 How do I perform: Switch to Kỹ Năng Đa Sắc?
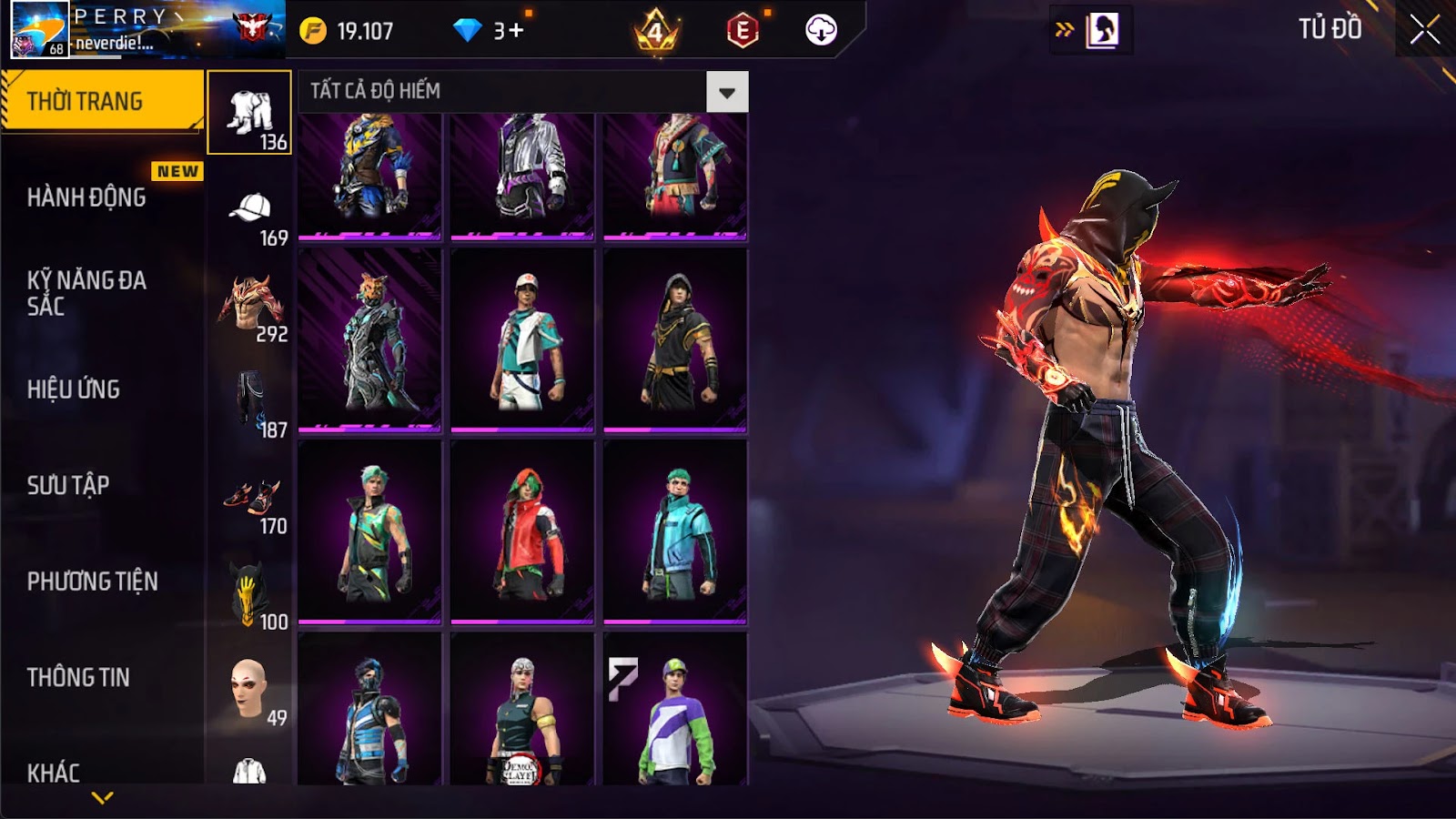click(x=87, y=293)
